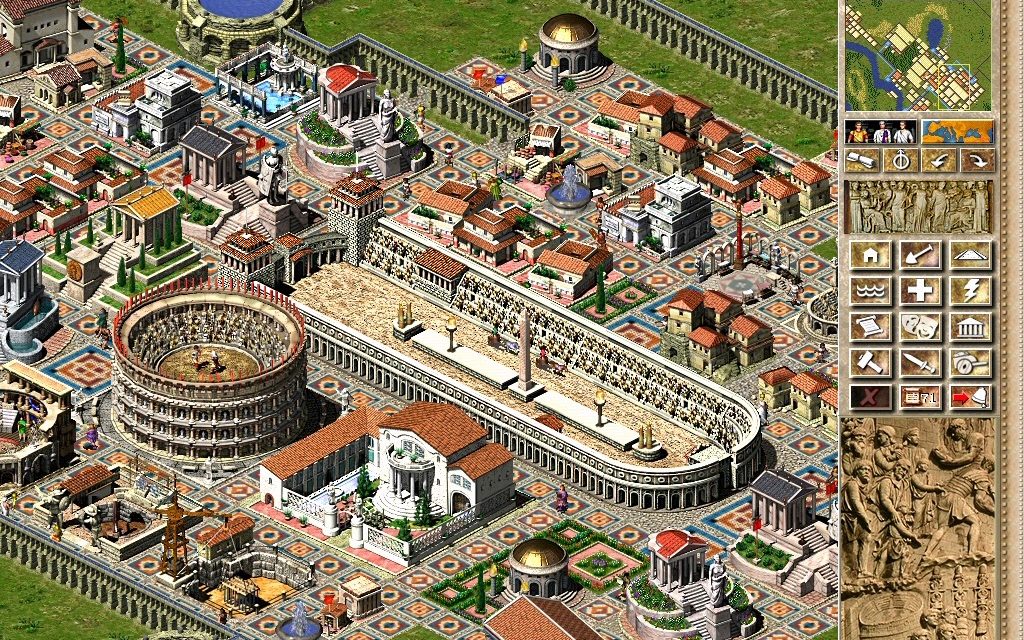Open the entertainment masks menu
Screen dimensions: 1024x640
click(x=920, y=327)
